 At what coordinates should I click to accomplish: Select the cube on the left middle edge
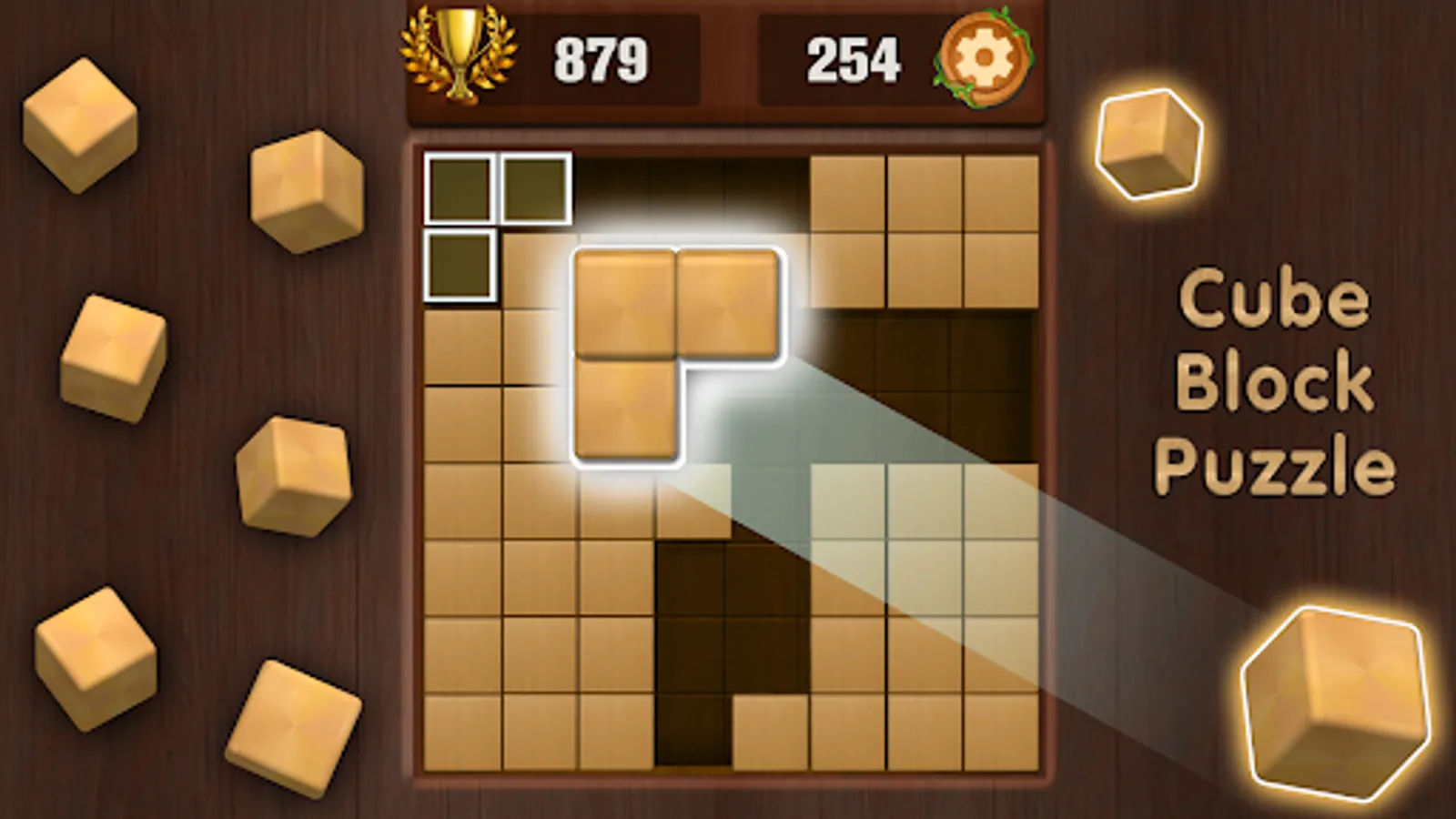(x=114, y=355)
